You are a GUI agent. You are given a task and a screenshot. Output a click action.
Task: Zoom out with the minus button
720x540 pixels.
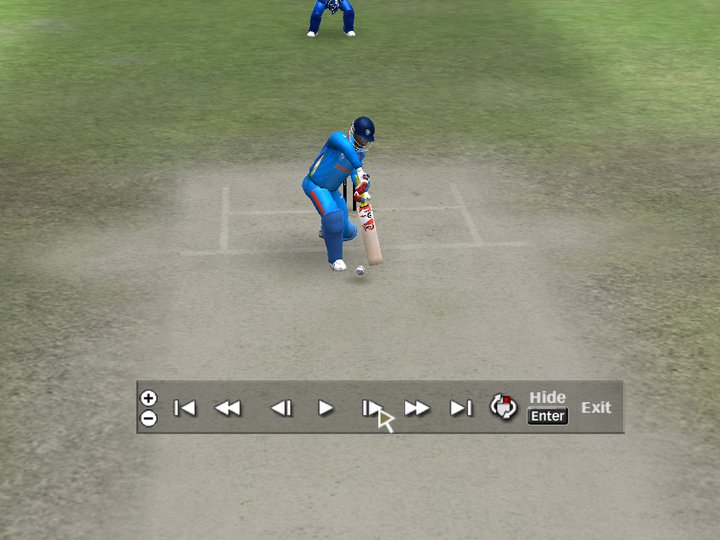pos(148,418)
